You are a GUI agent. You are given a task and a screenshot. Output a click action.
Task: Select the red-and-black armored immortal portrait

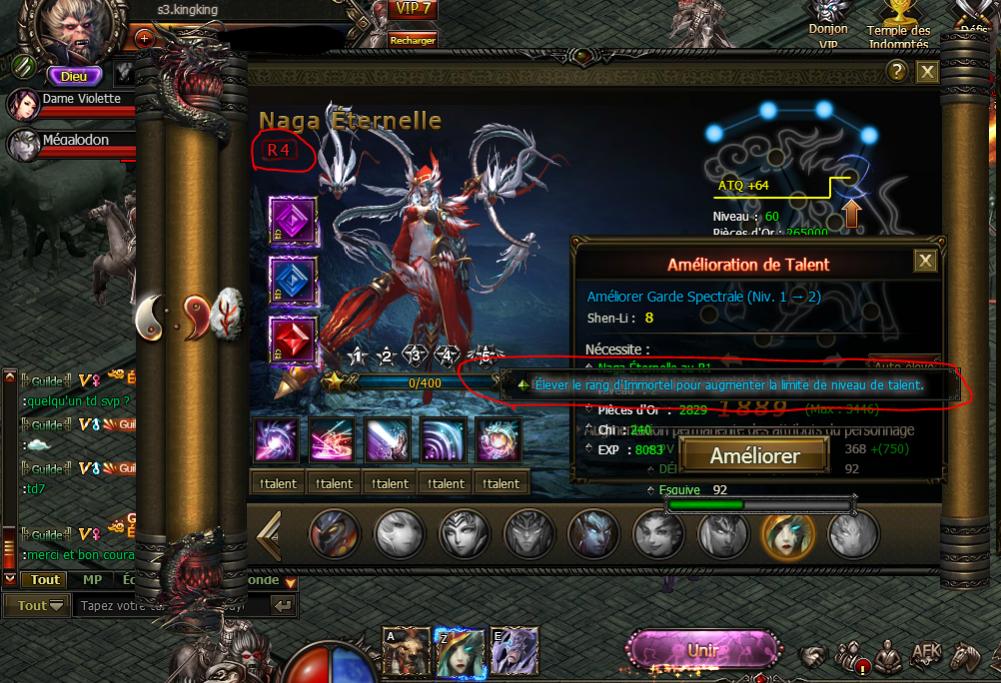point(335,534)
